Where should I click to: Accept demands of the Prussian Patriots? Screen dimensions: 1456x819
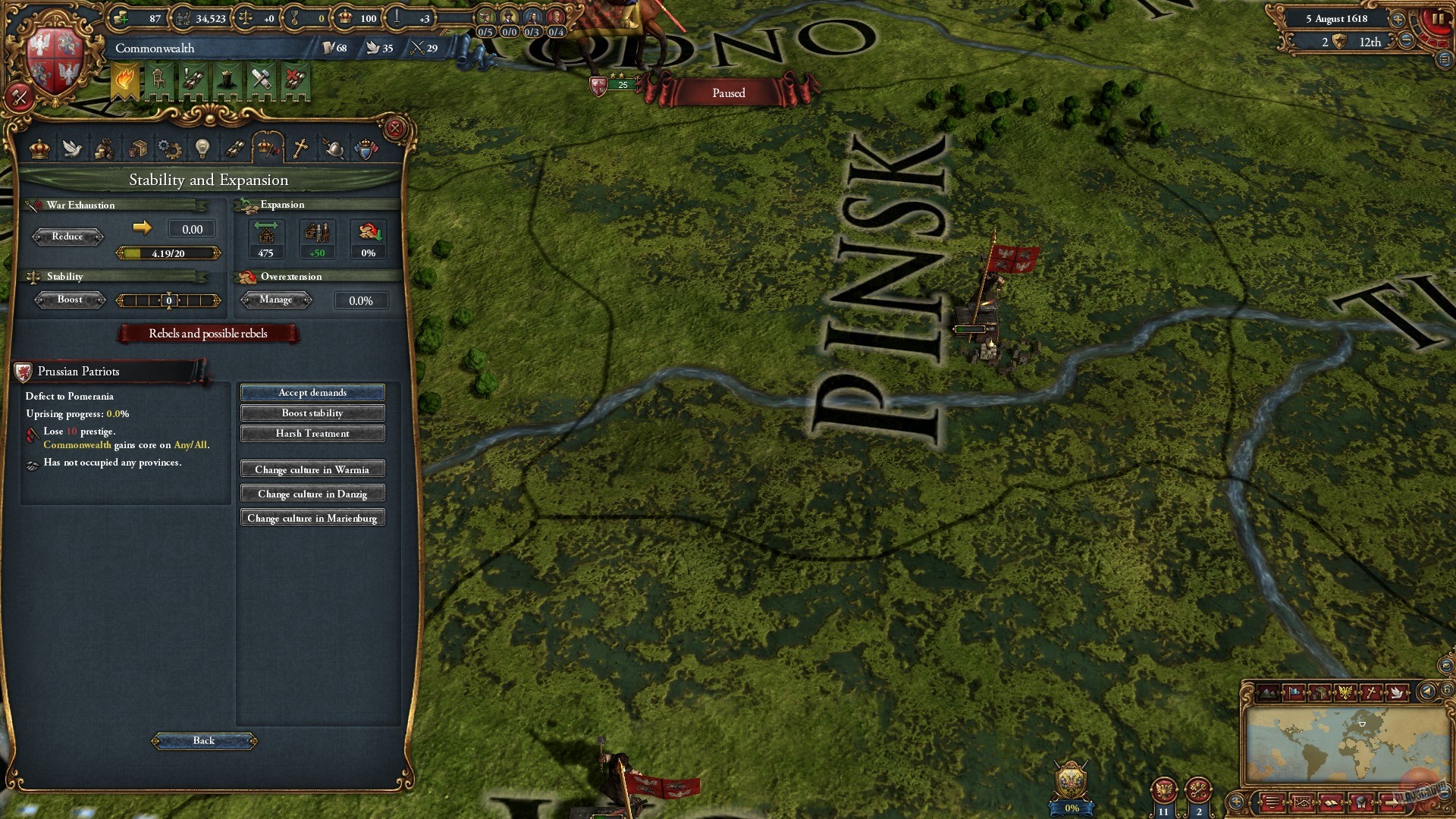point(312,392)
